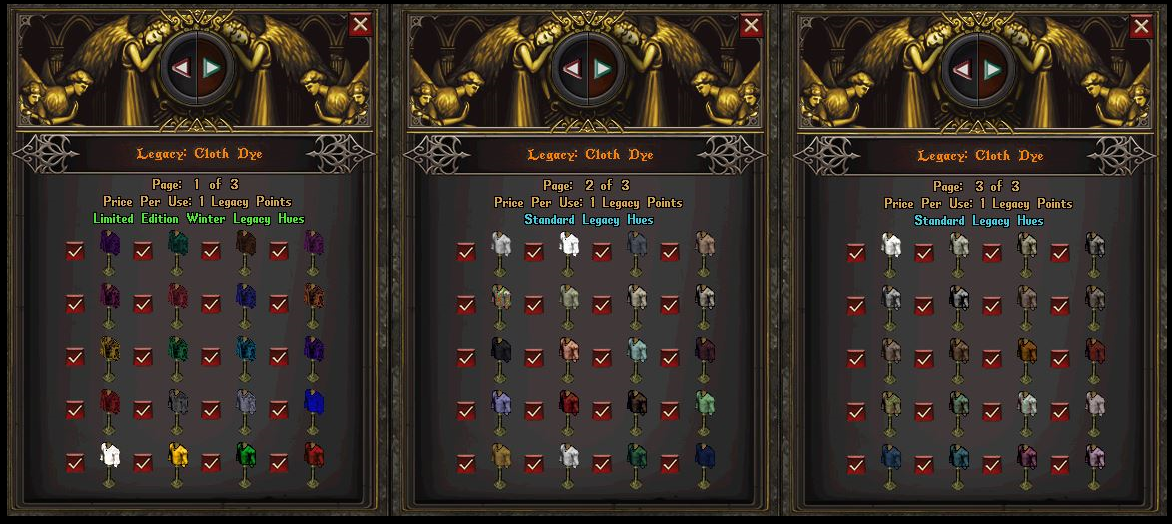Toggle the bright blue dye checkbox on page 1
The image size is (1172, 524).
point(279,409)
